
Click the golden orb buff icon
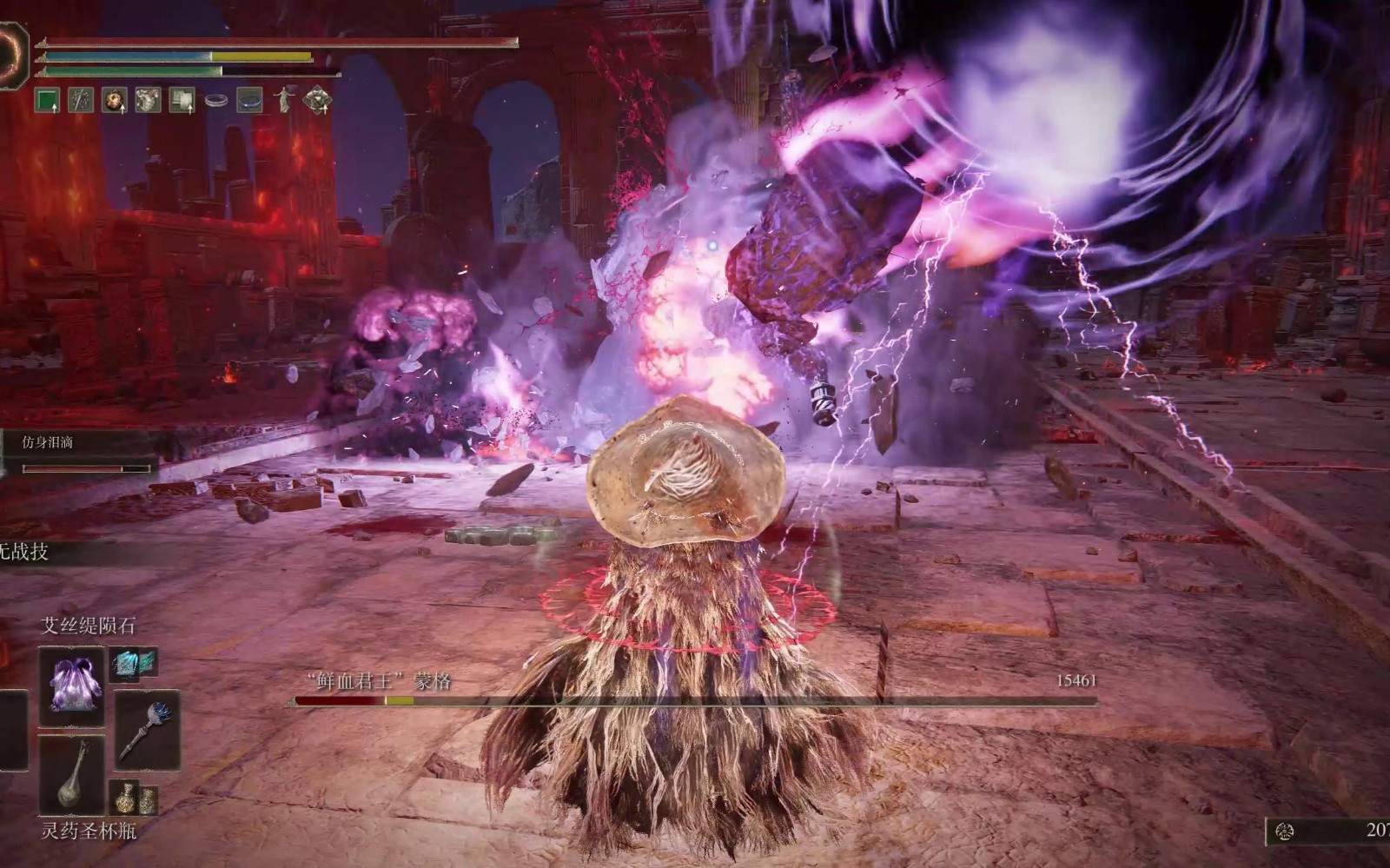pos(115,101)
